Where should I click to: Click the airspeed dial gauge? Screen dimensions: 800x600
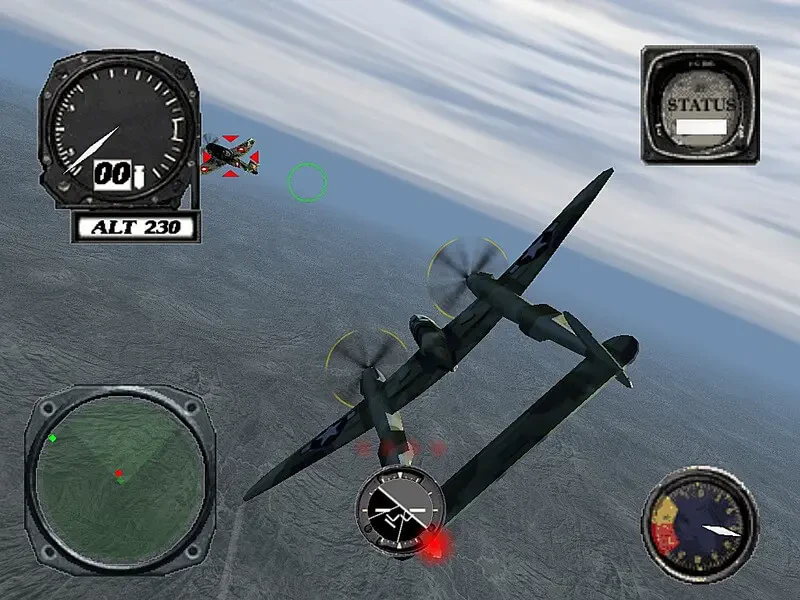119,131
